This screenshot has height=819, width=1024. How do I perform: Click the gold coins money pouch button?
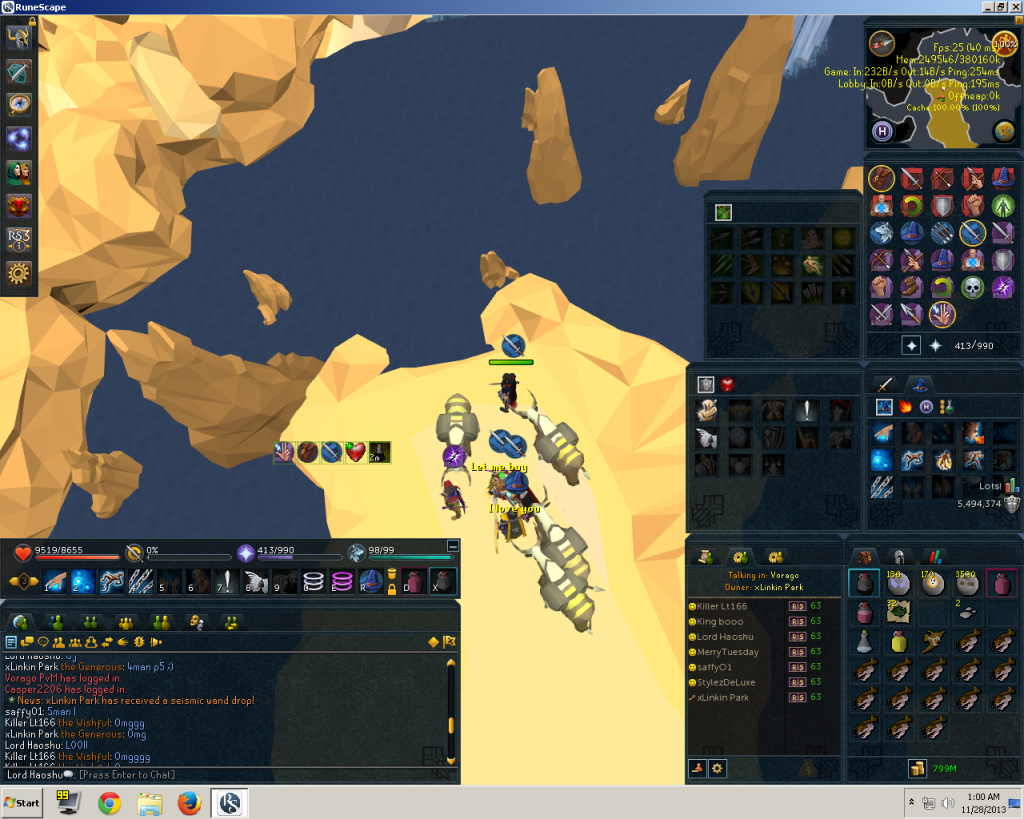click(x=915, y=768)
